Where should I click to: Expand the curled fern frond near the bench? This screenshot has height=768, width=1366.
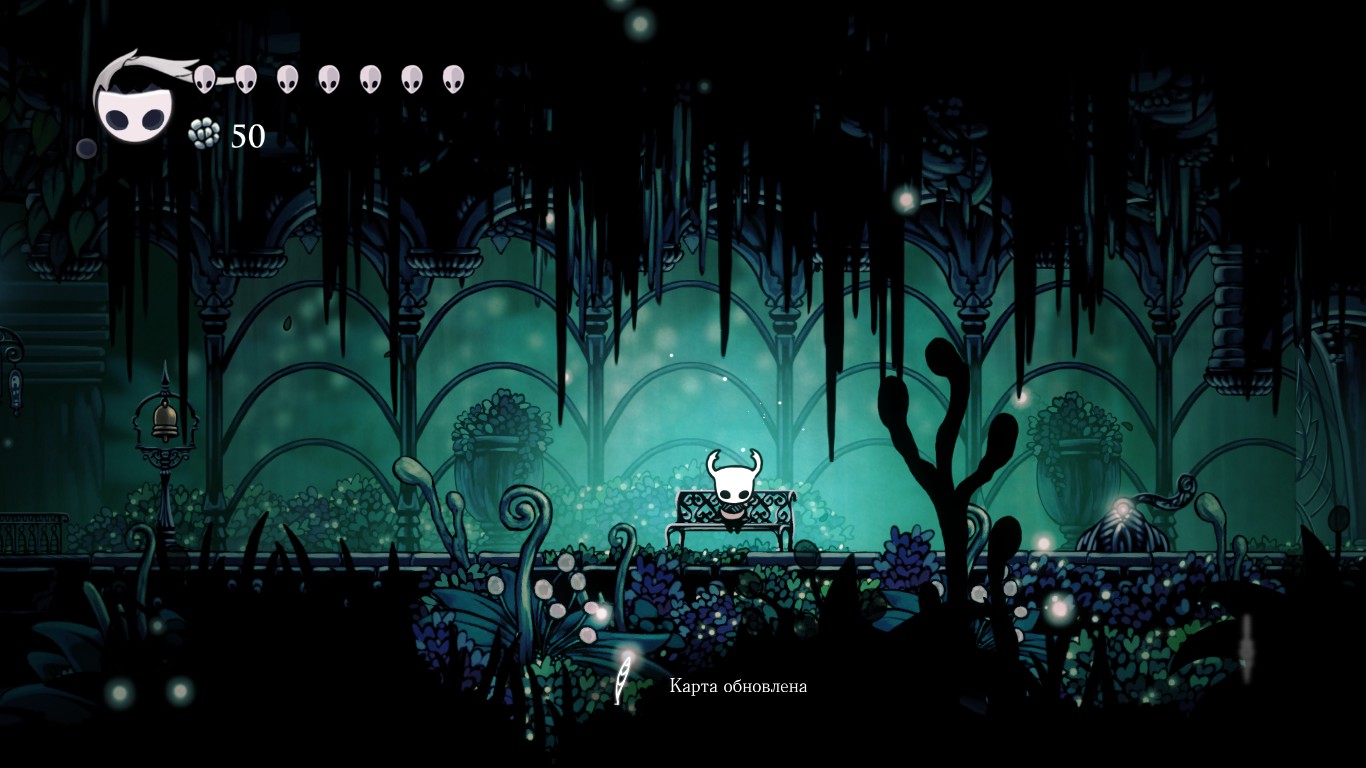[x=520, y=510]
